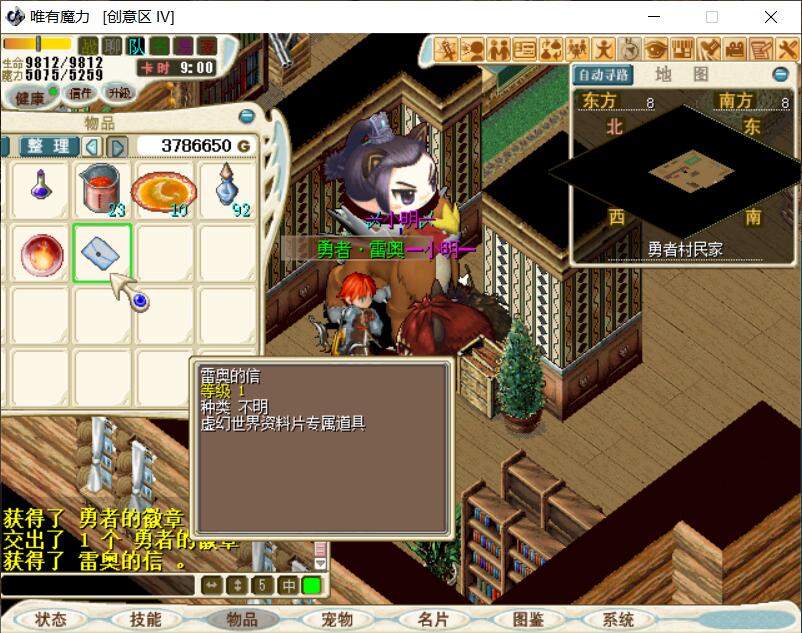Select the purple potion flask item
Viewport: 802px width, 633px height.
pyautogui.click(x=40, y=187)
